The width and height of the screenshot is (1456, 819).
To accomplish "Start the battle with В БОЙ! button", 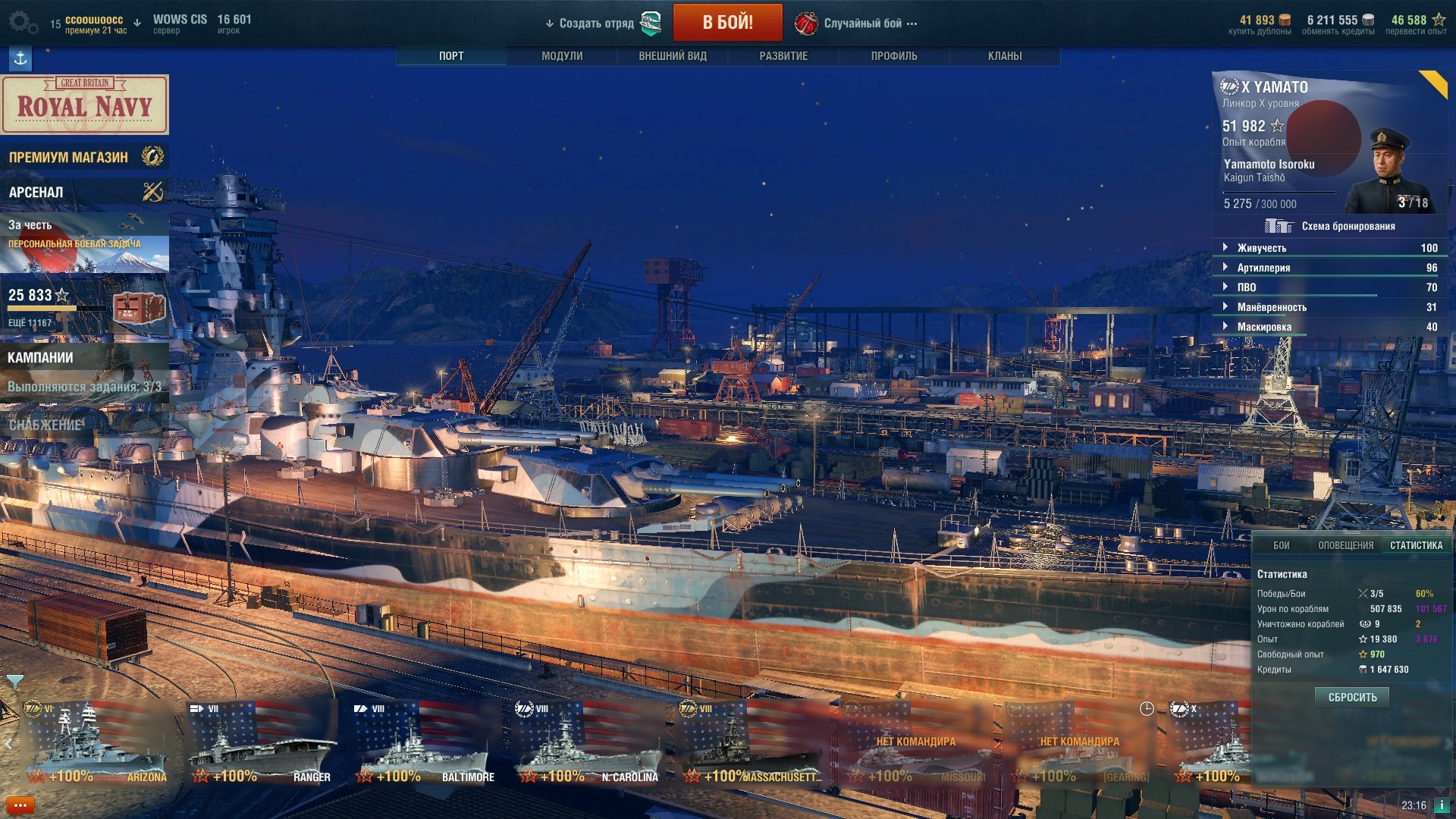I will pyautogui.click(x=727, y=23).
